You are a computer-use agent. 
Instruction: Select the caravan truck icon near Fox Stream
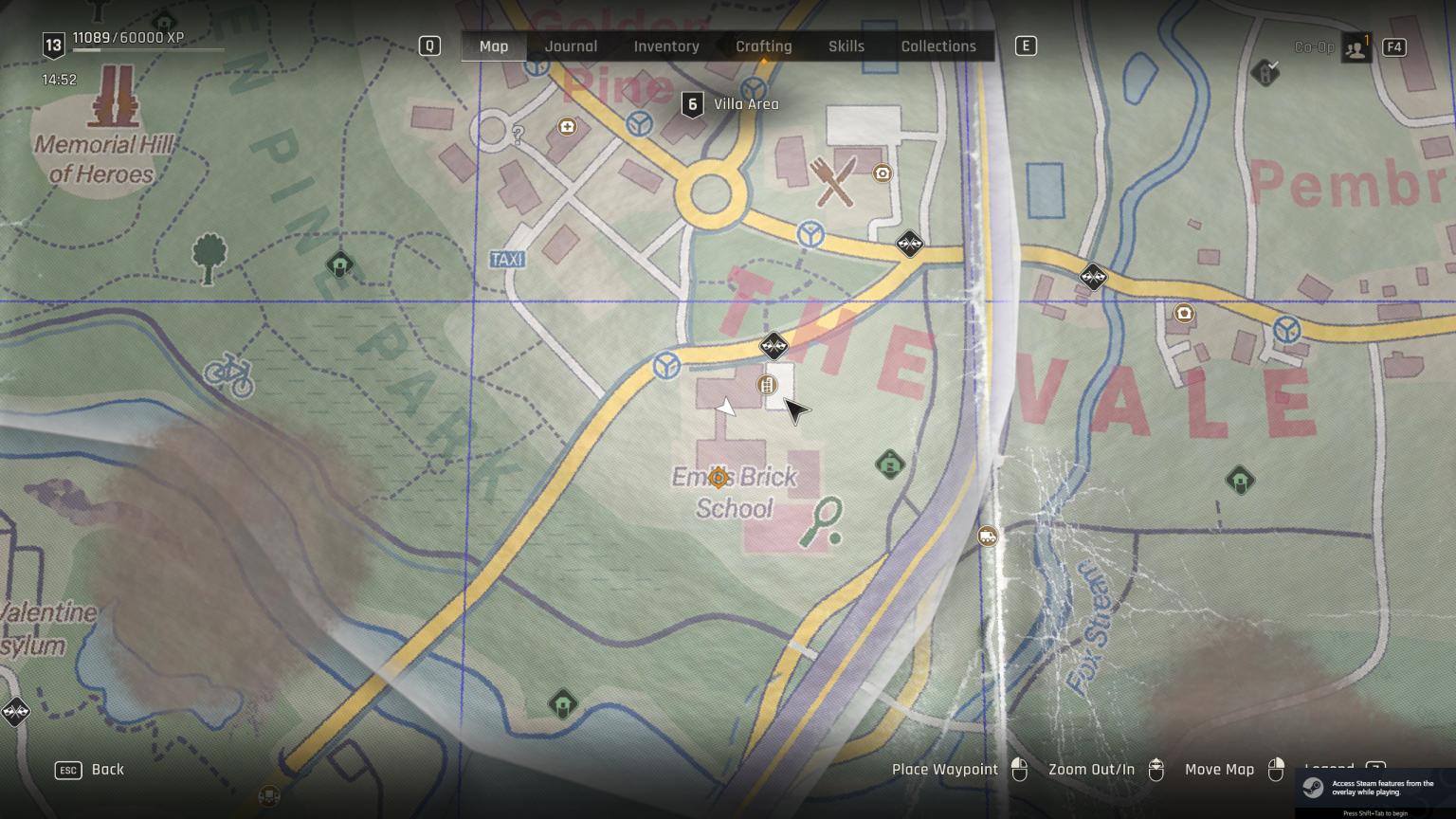pyautogui.click(x=988, y=536)
